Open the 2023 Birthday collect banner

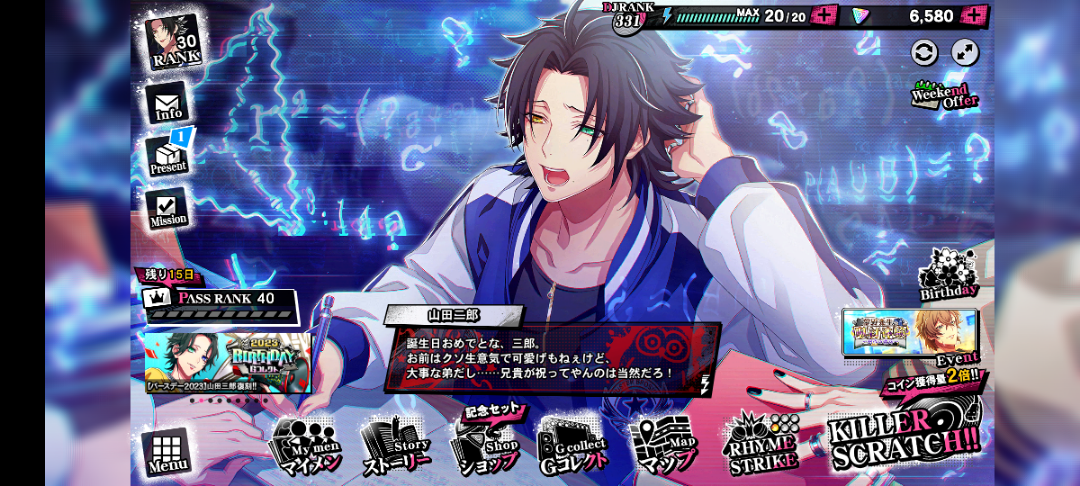coord(228,361)
